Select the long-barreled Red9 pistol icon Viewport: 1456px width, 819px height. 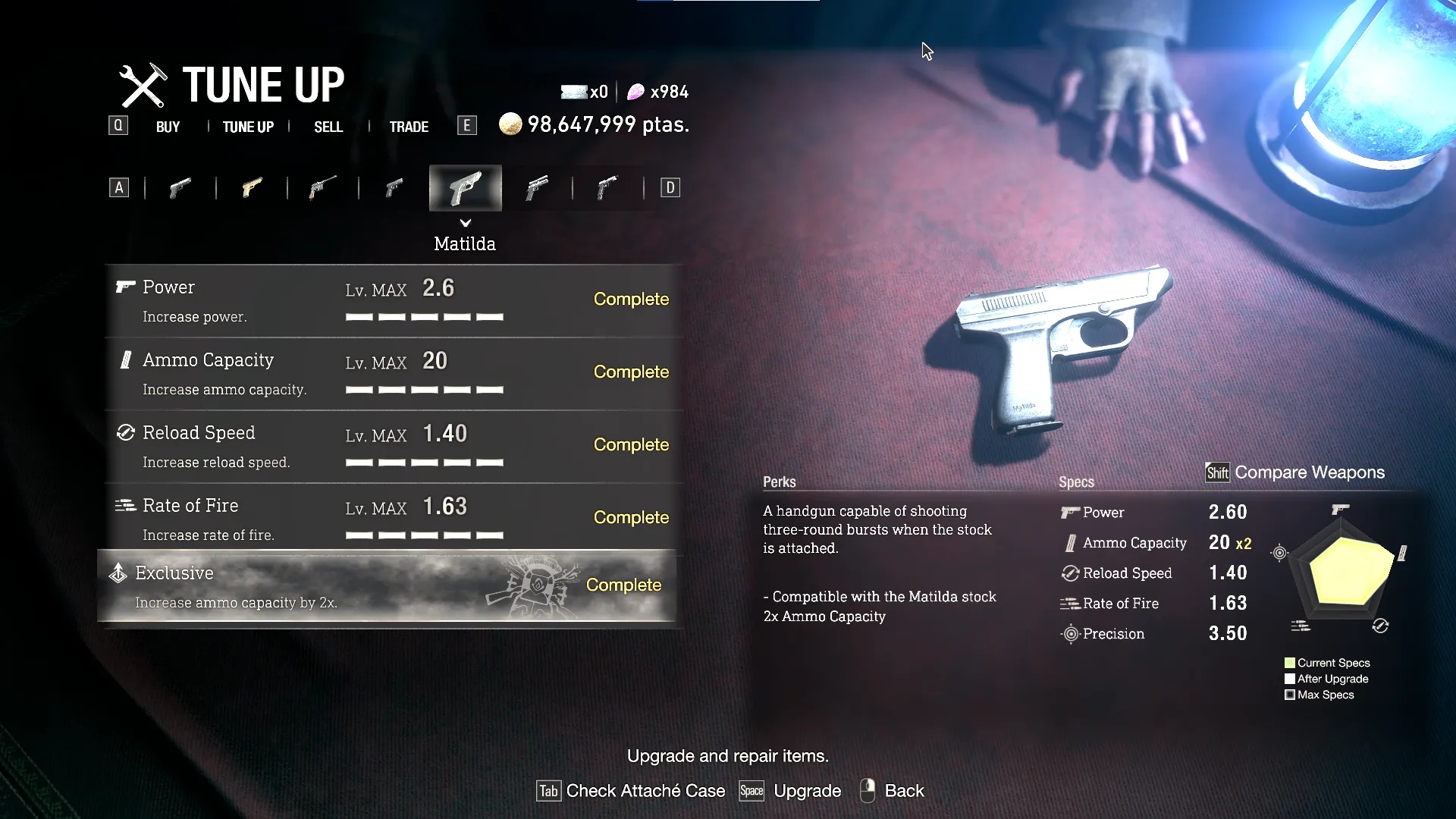tap(323, 187)
